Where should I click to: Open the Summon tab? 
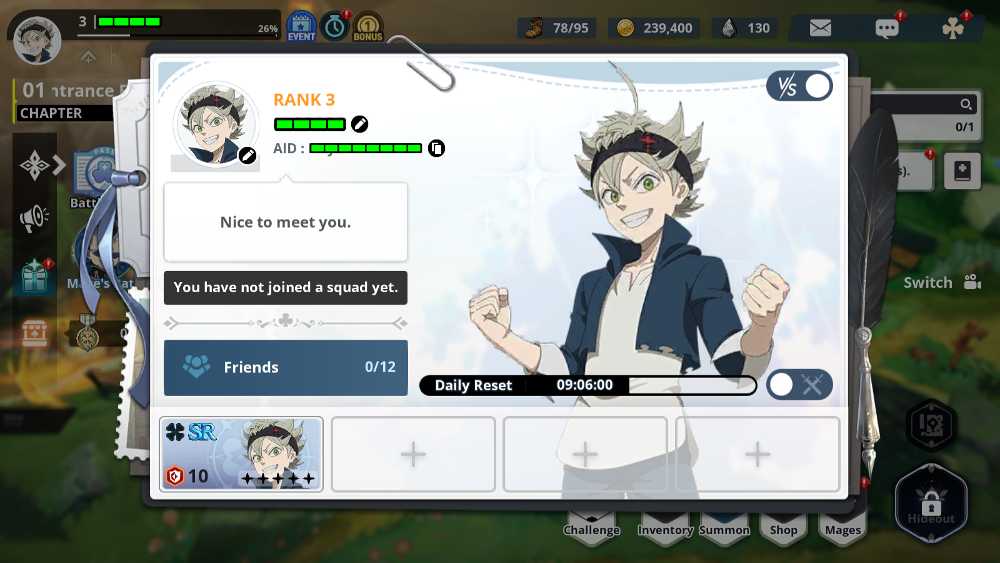tap(724, 527)
